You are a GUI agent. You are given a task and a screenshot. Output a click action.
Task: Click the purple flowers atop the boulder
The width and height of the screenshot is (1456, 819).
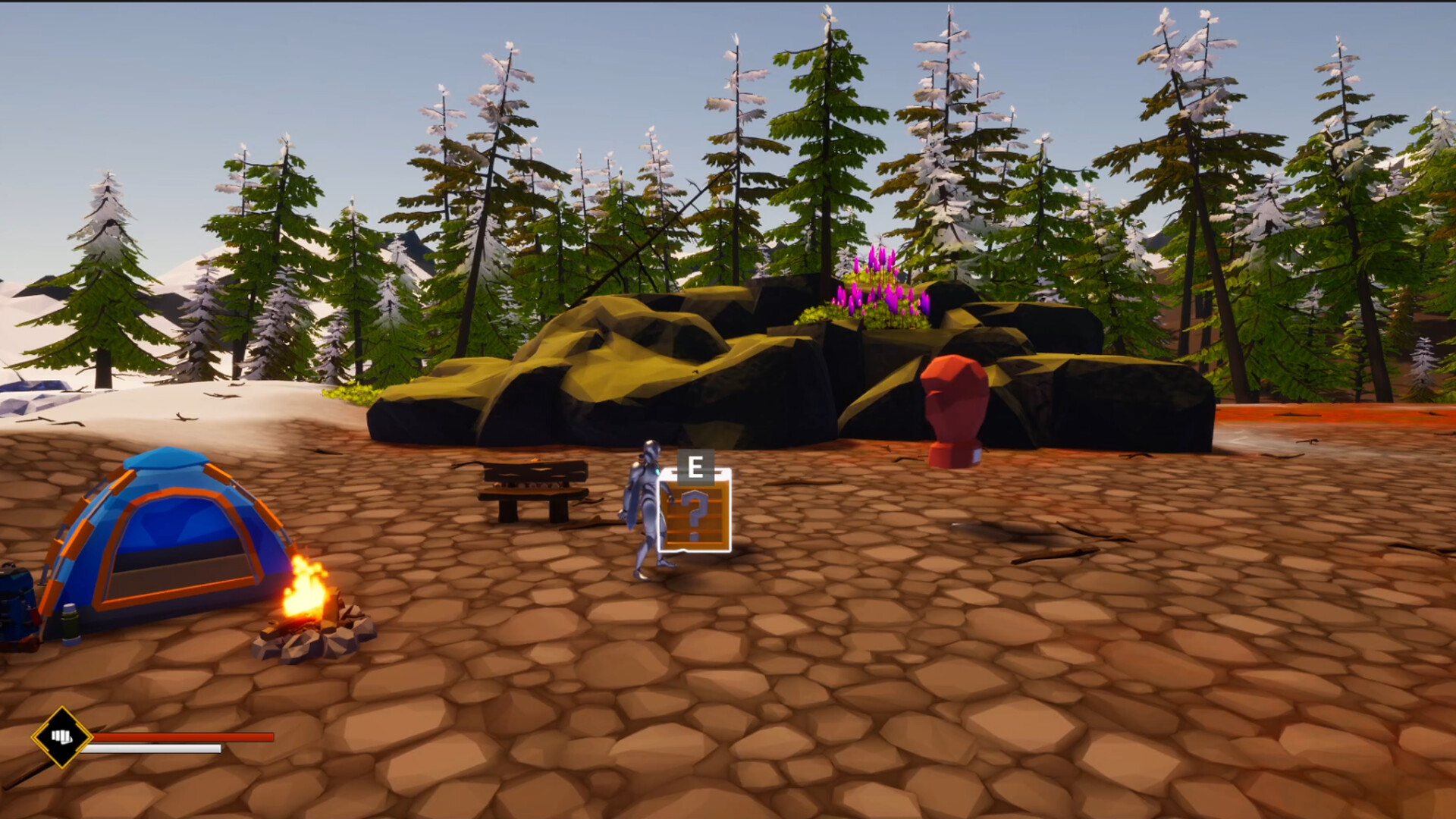click(880, 288)
